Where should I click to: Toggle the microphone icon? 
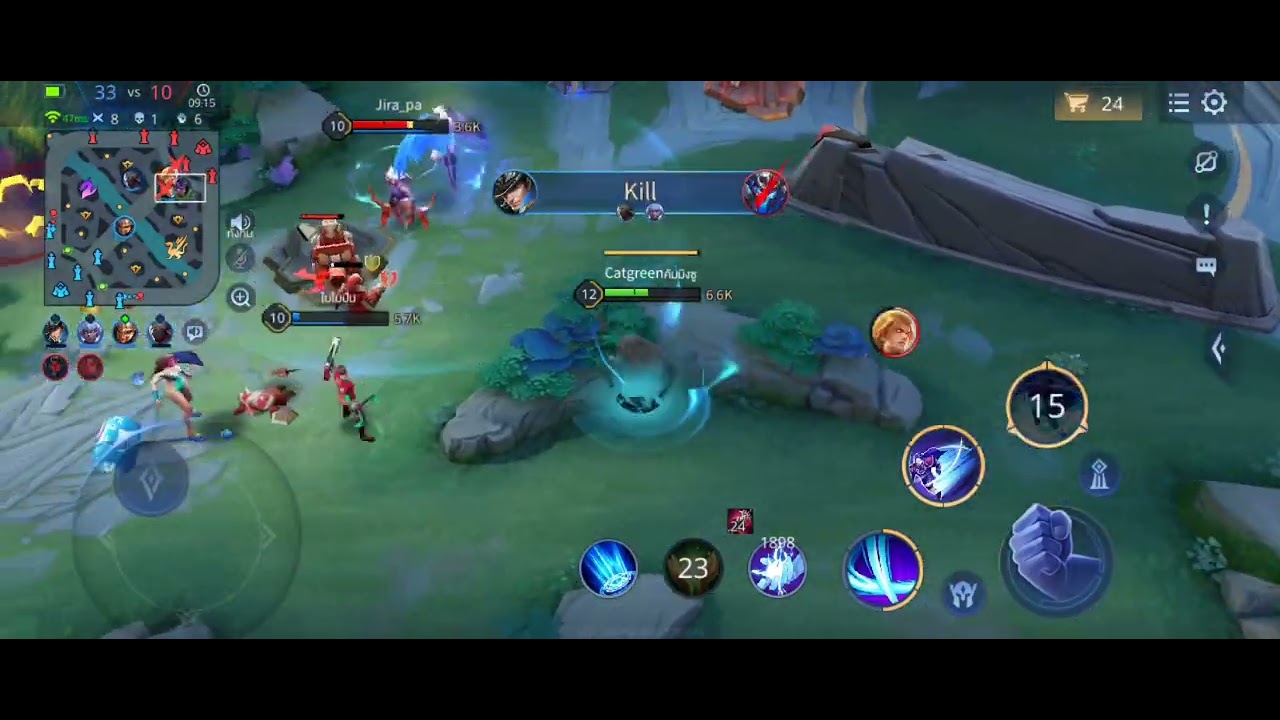[x=240, y=259]
